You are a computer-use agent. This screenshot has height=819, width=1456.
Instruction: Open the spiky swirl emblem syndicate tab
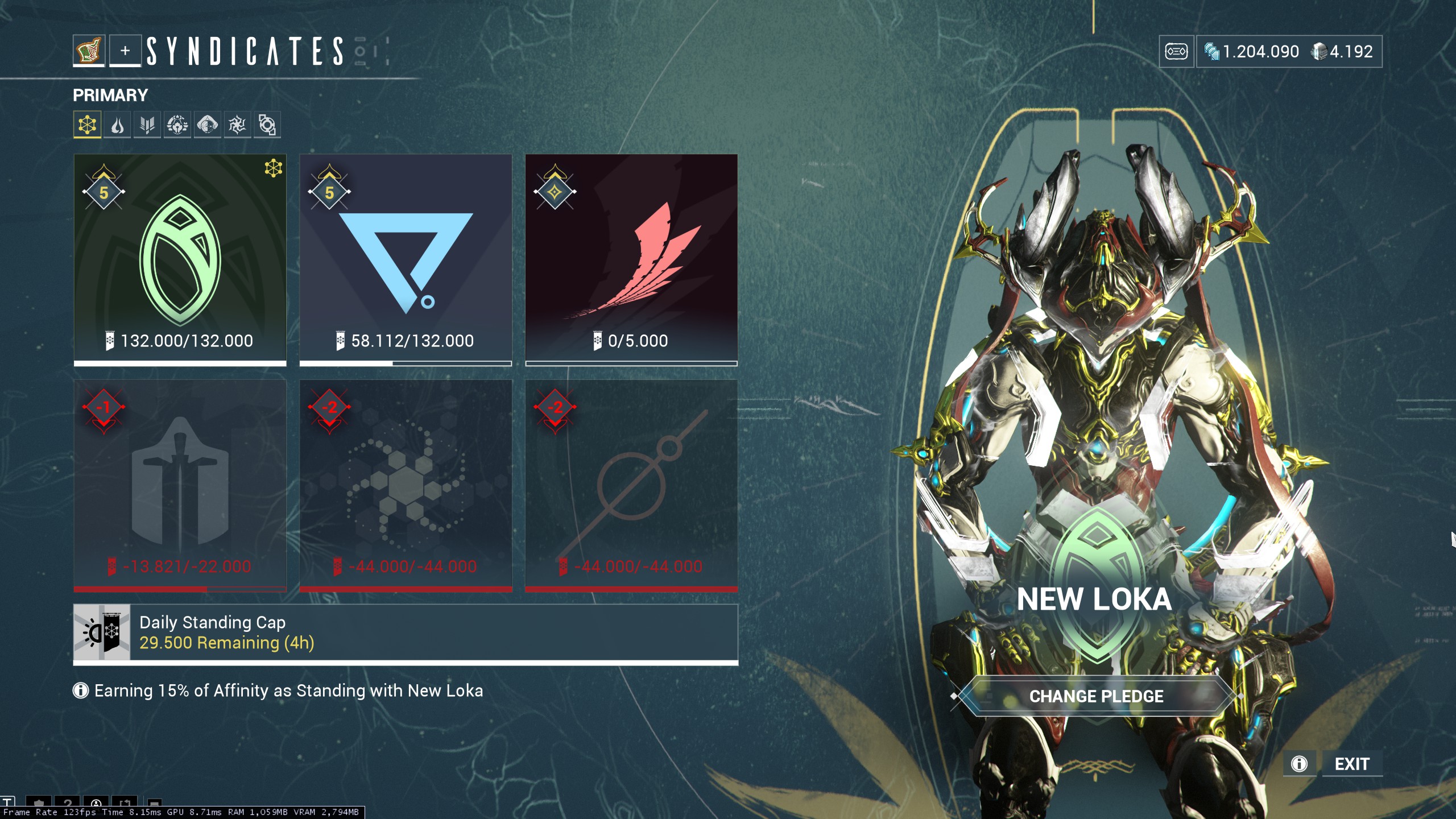237,125
